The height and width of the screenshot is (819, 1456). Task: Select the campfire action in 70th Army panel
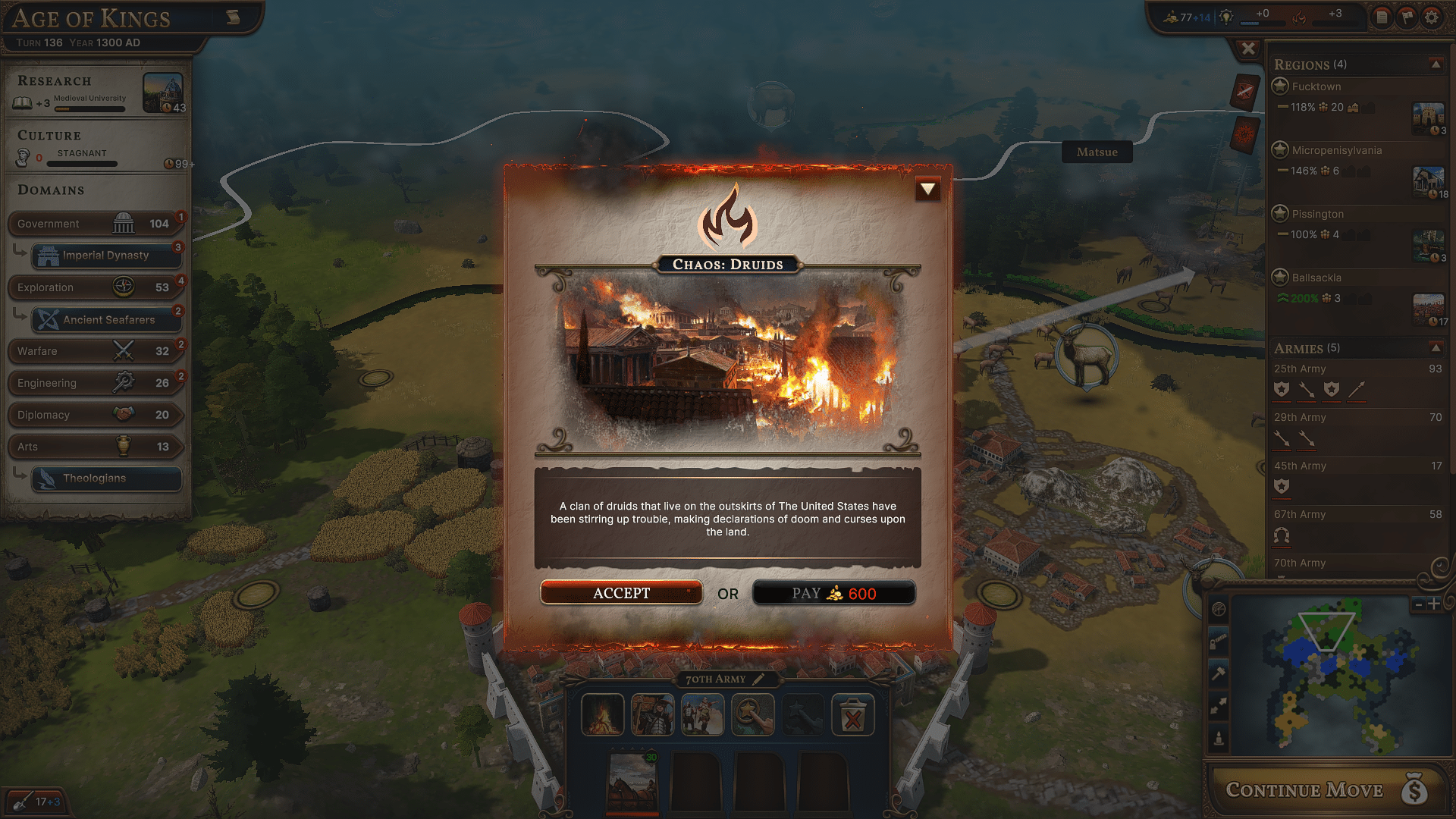point(602,714)
